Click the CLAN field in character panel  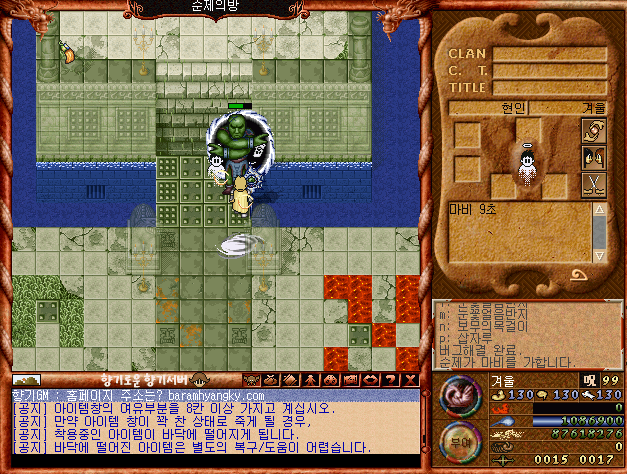click(550, 53)
